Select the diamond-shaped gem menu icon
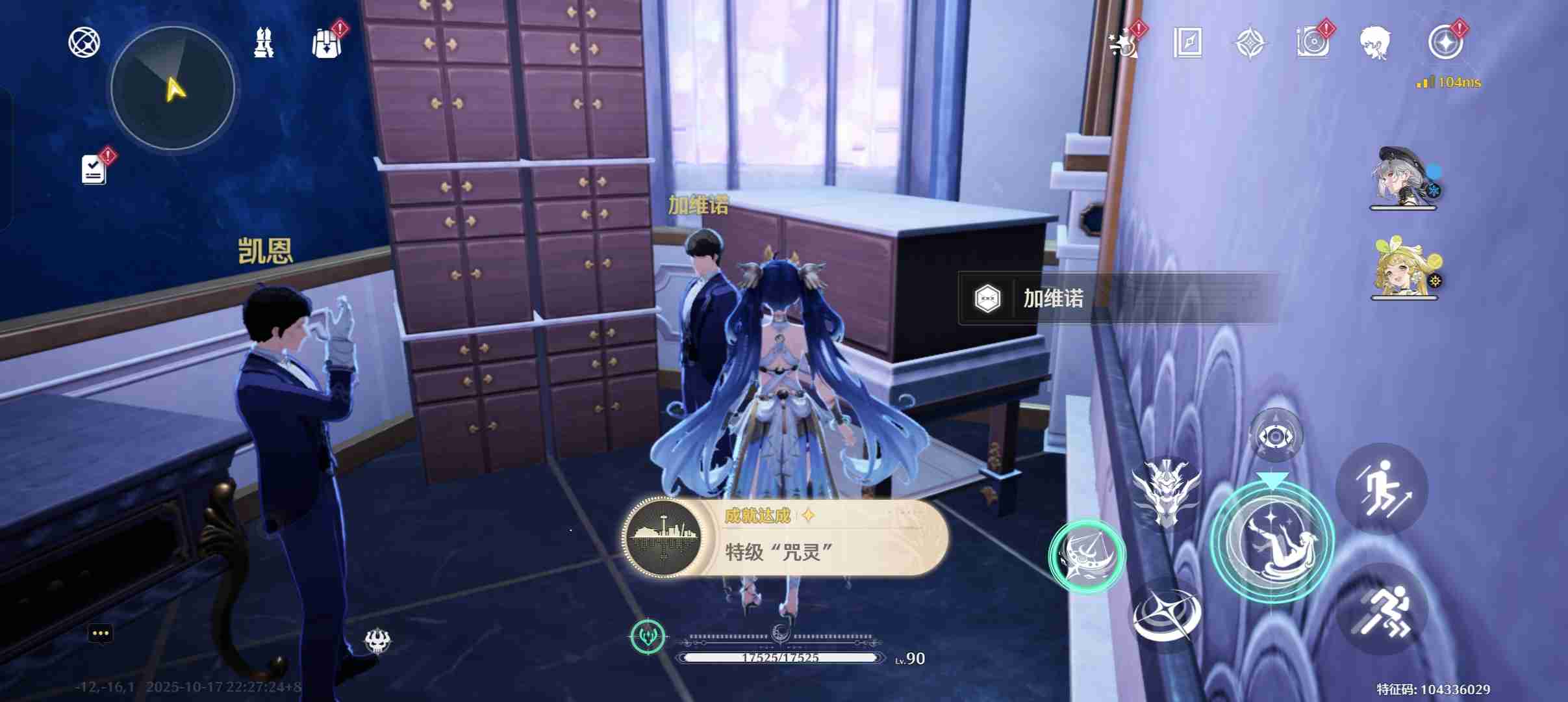The image size is (1568, 702). [x=1252, y=43]
